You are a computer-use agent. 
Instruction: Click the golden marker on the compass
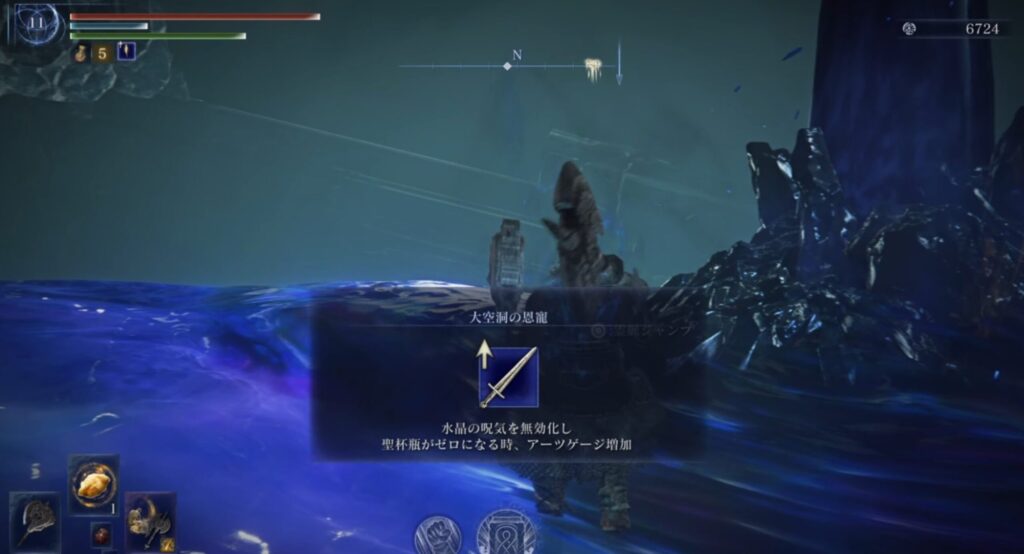(x=592, y=66)
